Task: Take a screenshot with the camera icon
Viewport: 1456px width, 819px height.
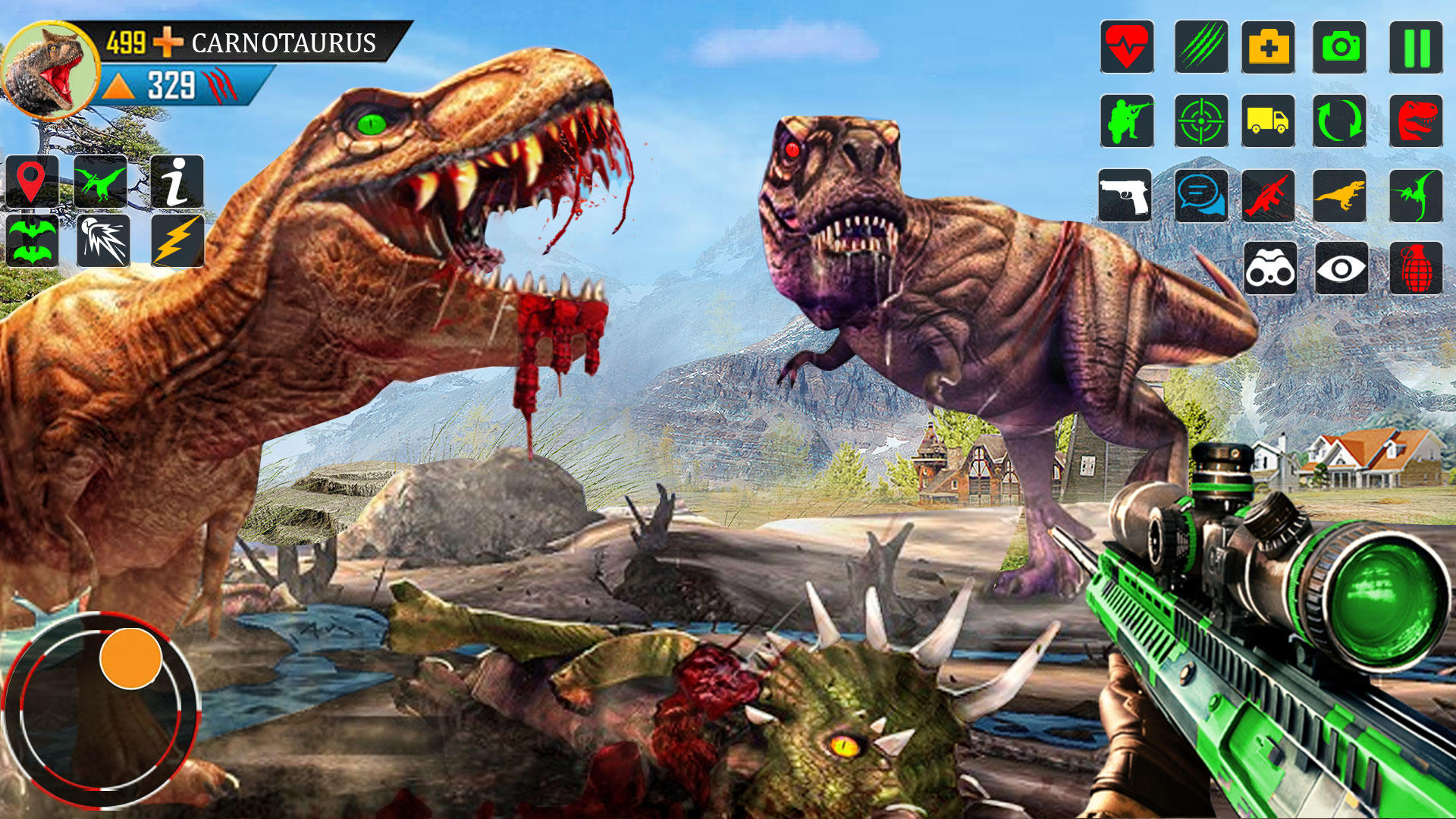Action: click(x=1340, y=47)
